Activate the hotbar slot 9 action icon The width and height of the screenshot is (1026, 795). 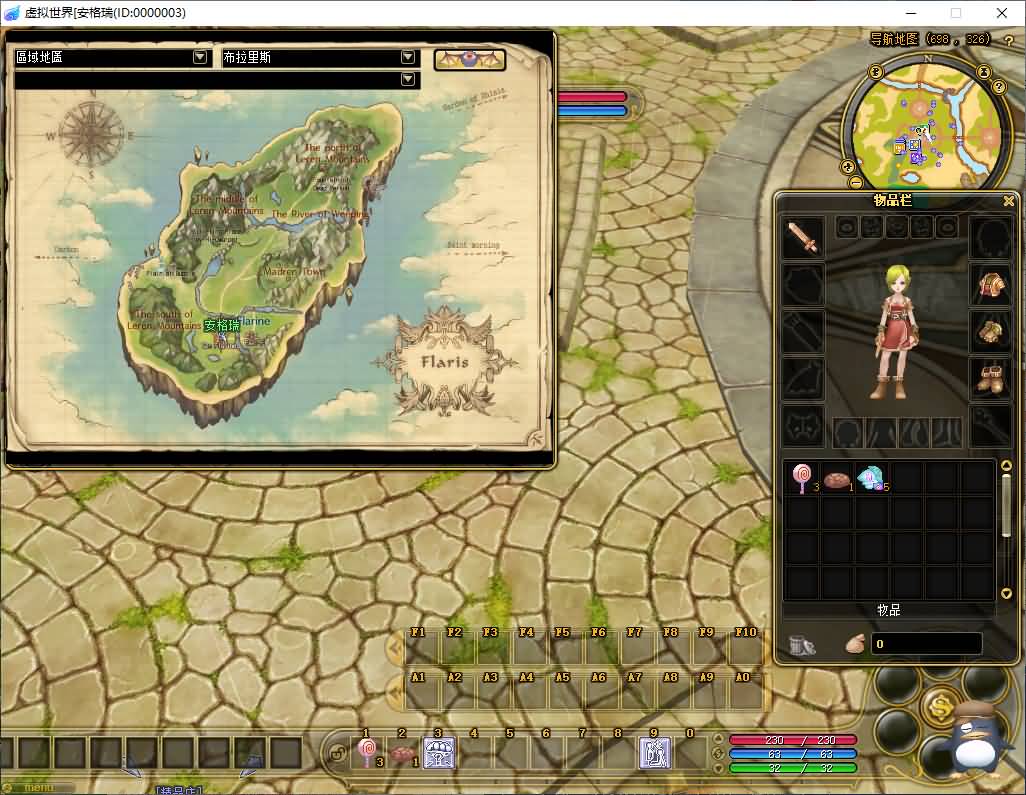tap(654, 753)
